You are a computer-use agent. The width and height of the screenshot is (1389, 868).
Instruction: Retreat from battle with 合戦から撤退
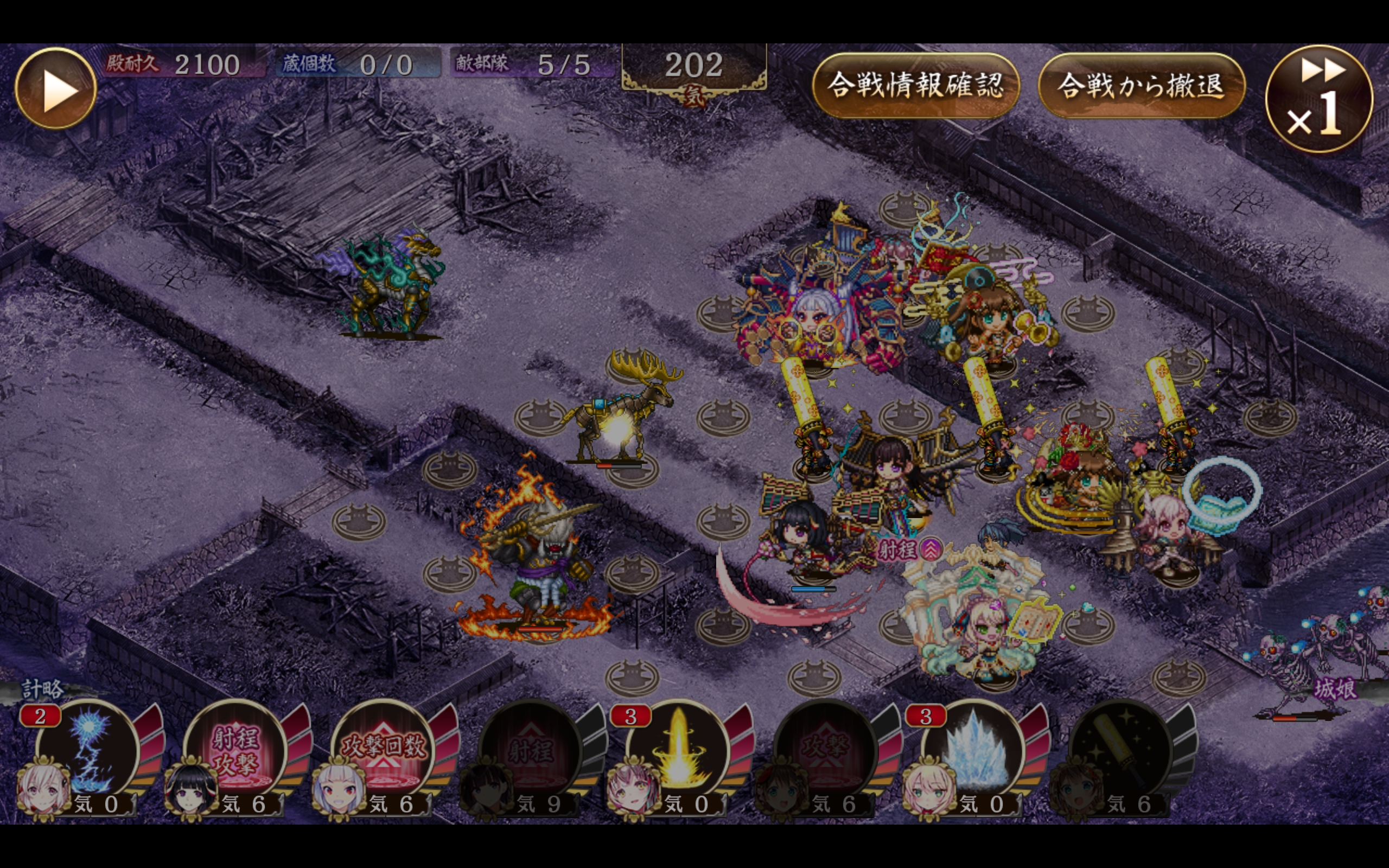(1141, 86)
